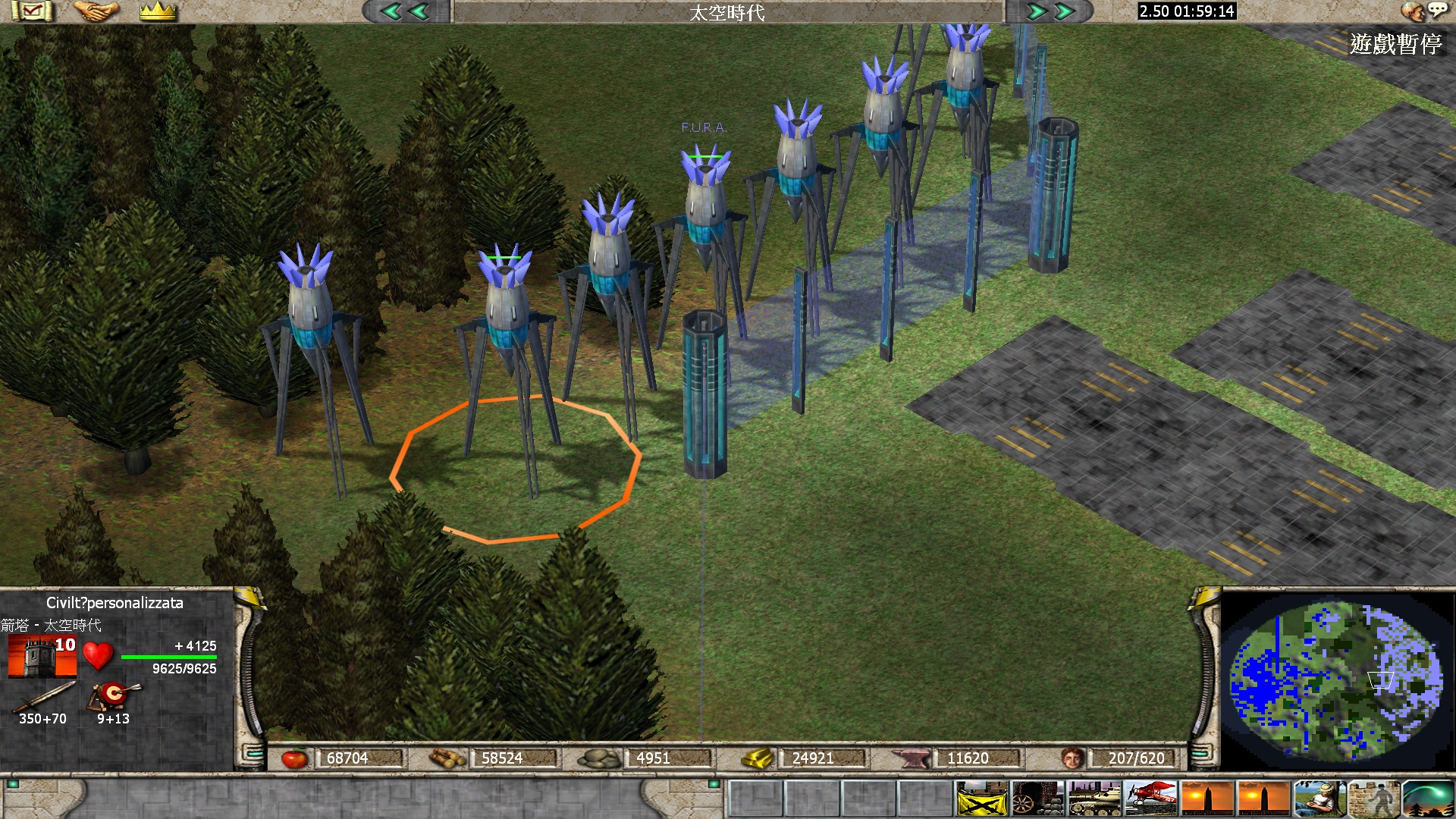
Task: Click the green right double-arrow button
Action: [1051, 11]
